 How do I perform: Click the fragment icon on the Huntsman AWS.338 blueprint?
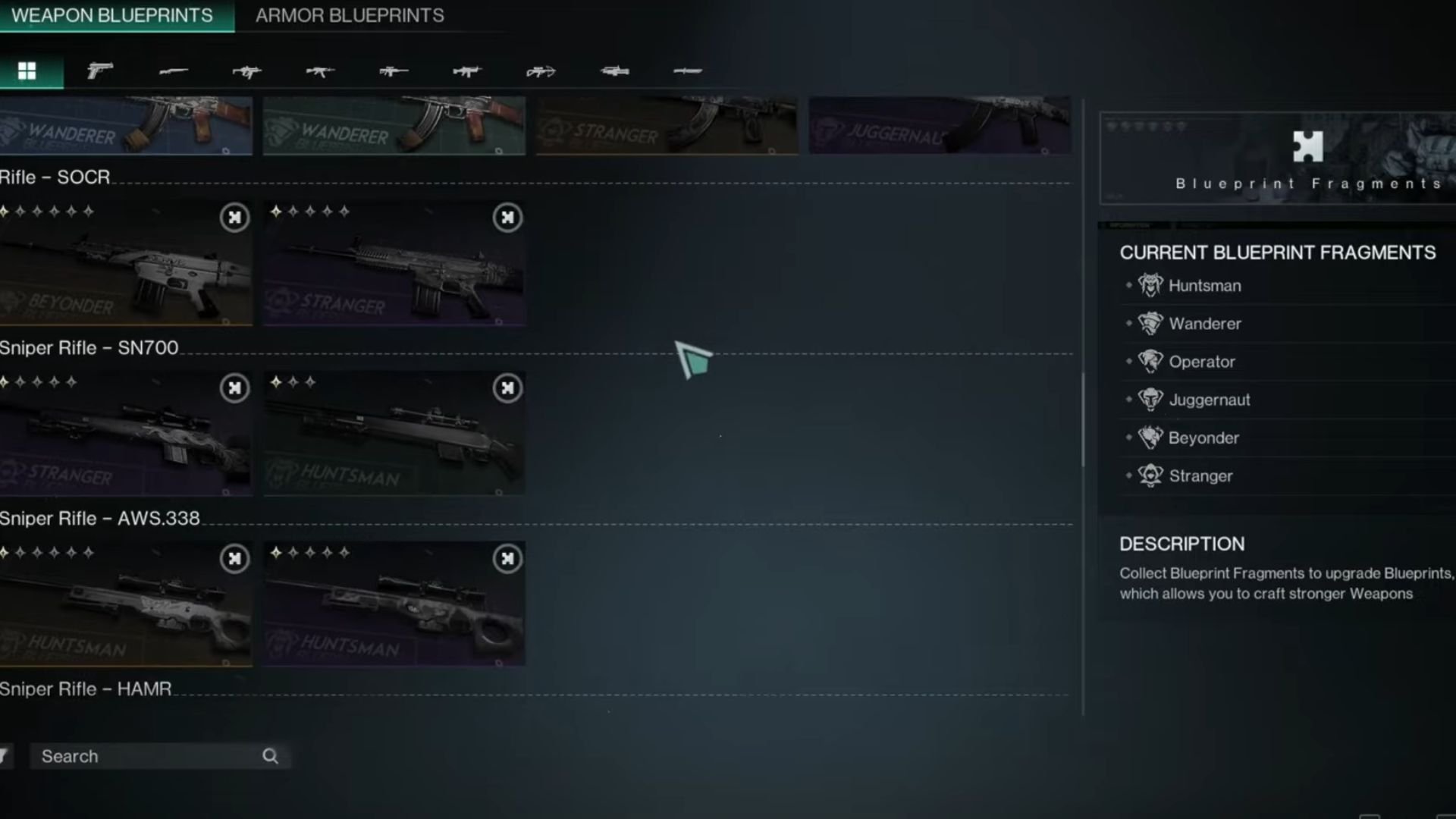(x=234, y=559)
